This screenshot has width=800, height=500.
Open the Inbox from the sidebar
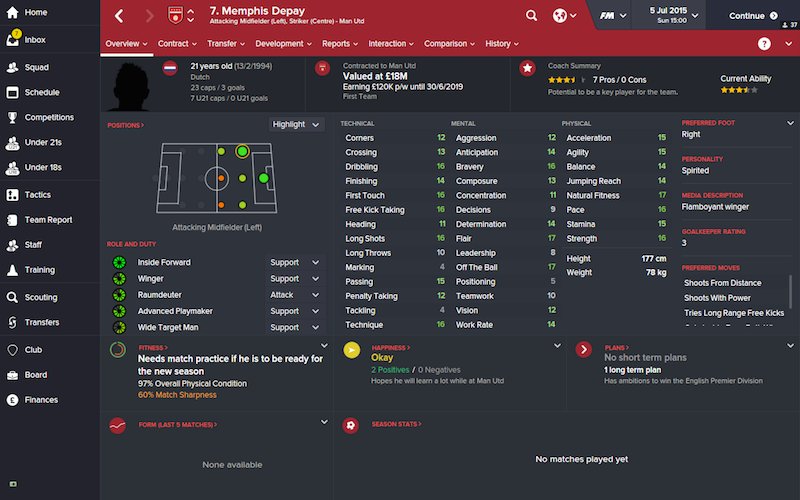pyautogui.click(x=34, y=40)
